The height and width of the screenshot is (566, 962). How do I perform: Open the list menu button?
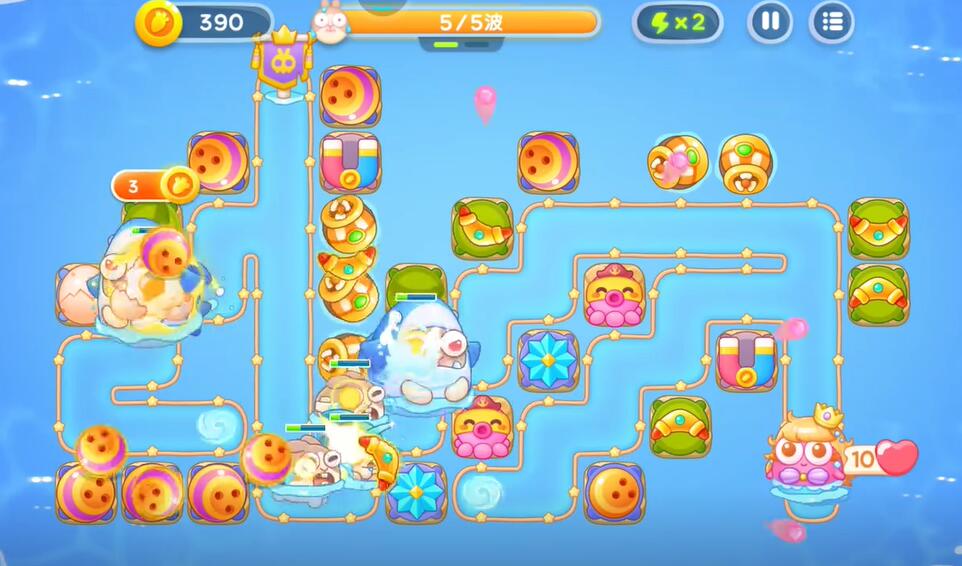tap(831, 22)
